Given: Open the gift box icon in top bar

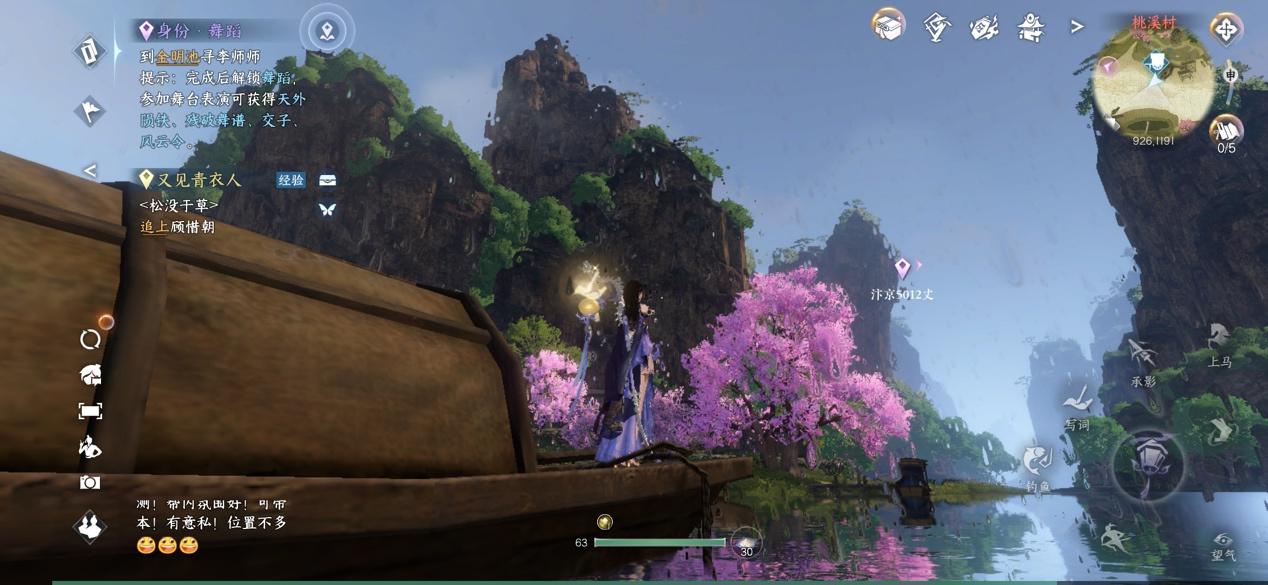Looking at the screenshot, I should click(888, 26).
